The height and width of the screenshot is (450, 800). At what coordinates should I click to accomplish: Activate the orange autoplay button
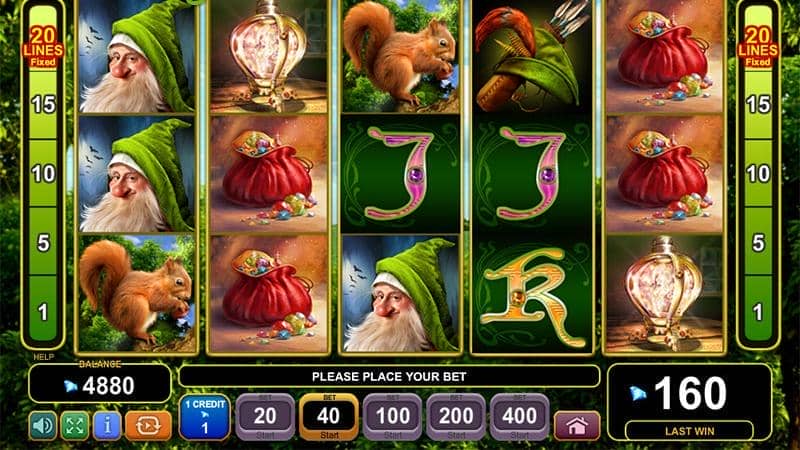[148, 425]
